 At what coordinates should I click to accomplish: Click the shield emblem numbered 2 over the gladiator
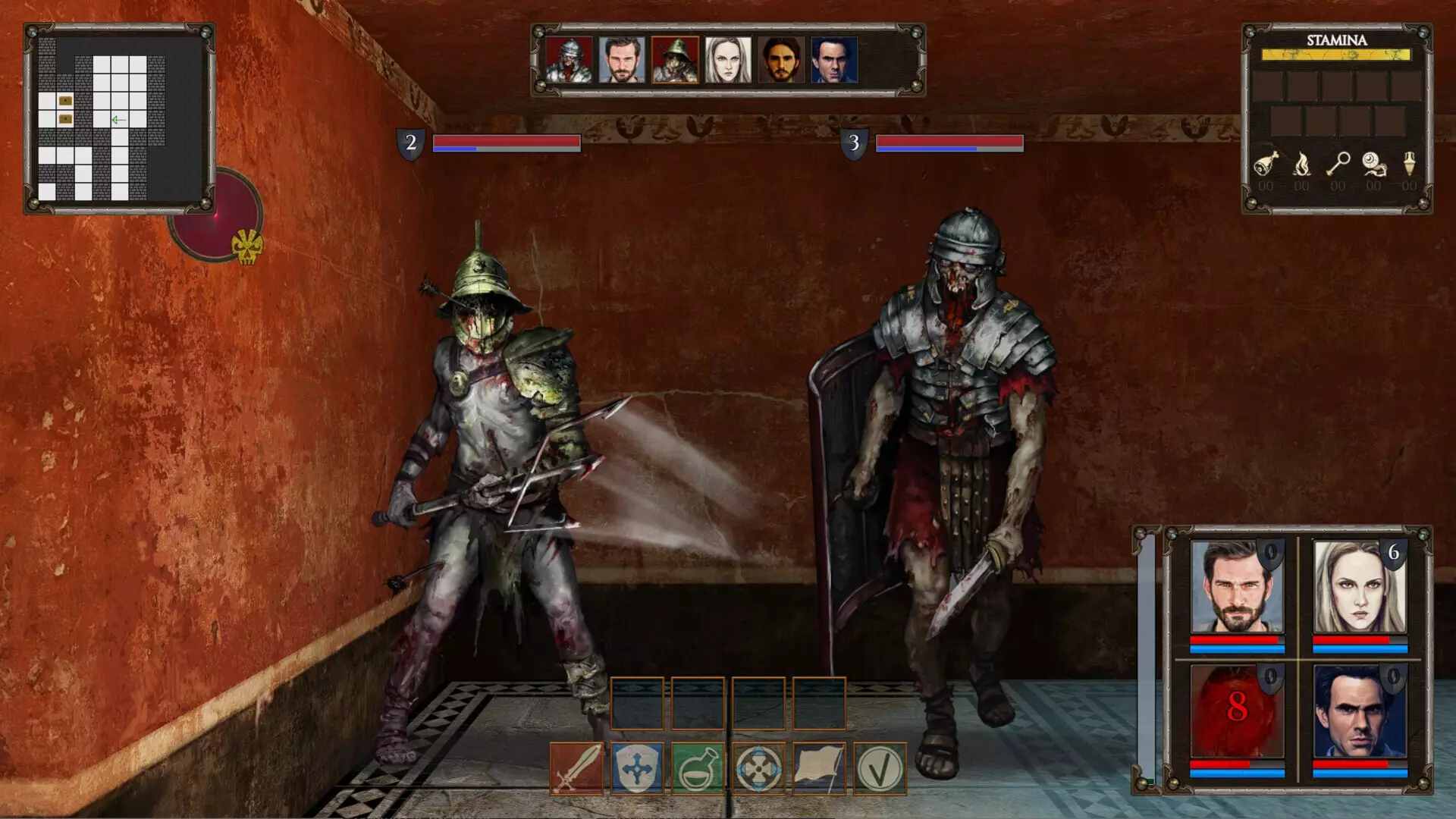(412, 141)
